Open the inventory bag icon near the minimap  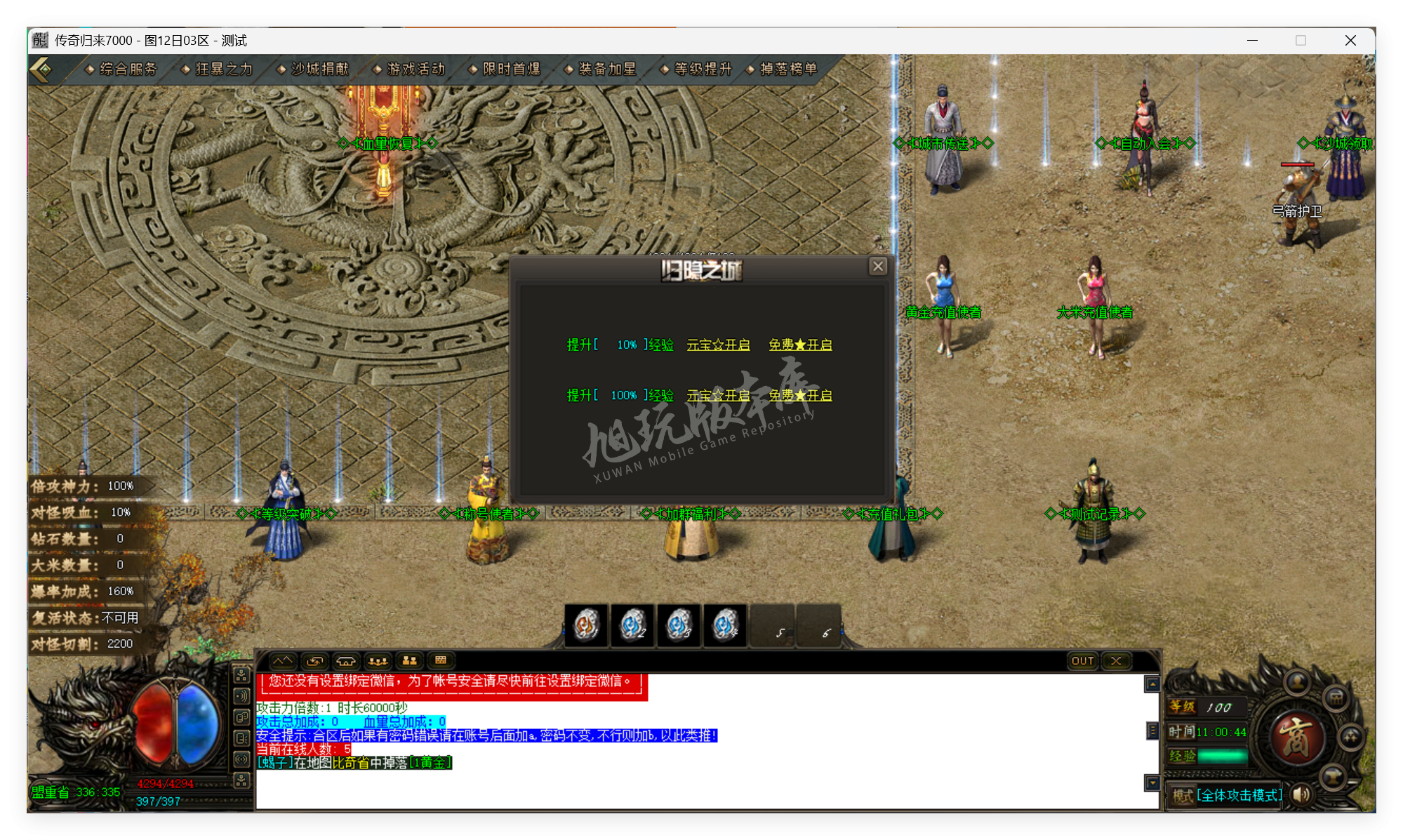(x=1336, y=700)
